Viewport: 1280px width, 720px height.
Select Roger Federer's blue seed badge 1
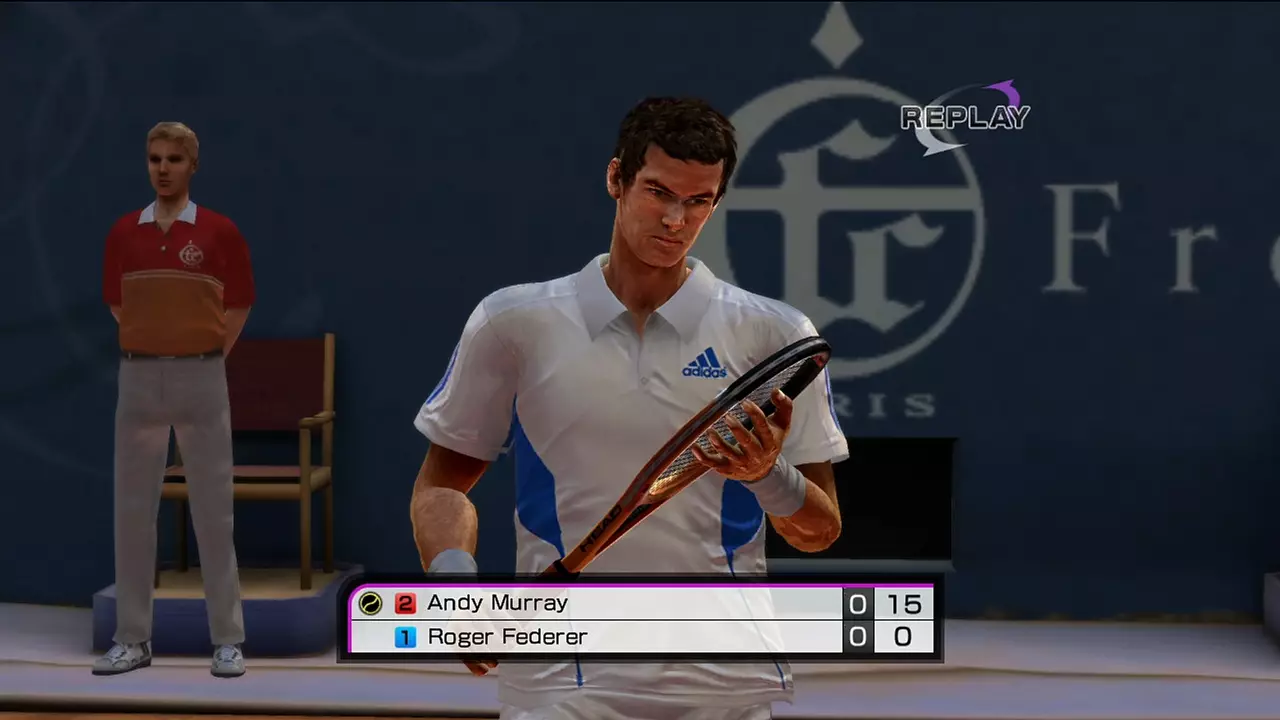pyautogui.click(x=405, y=637)
